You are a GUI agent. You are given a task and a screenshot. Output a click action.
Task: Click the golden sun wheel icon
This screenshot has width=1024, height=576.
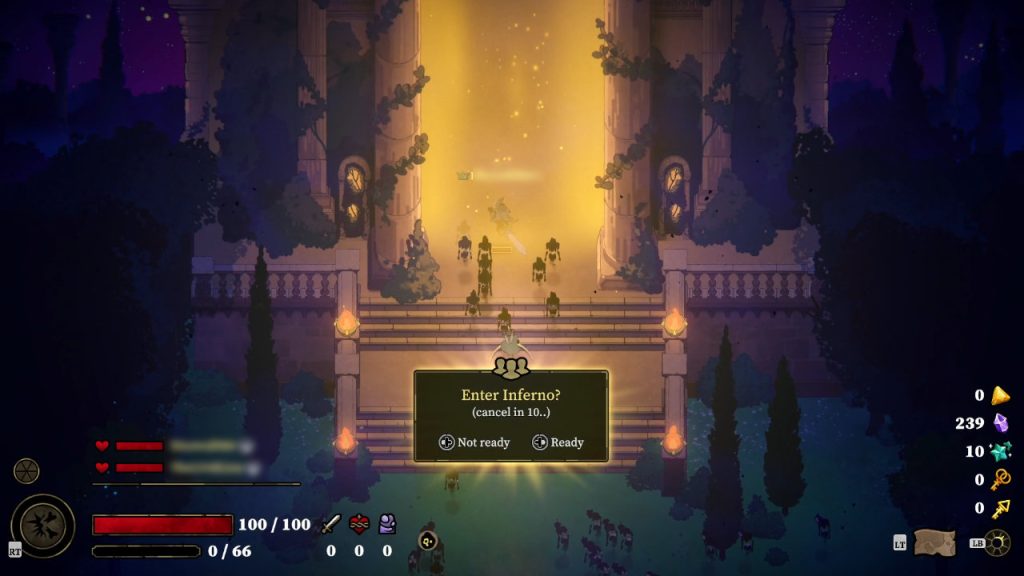[x=996, y=542]
